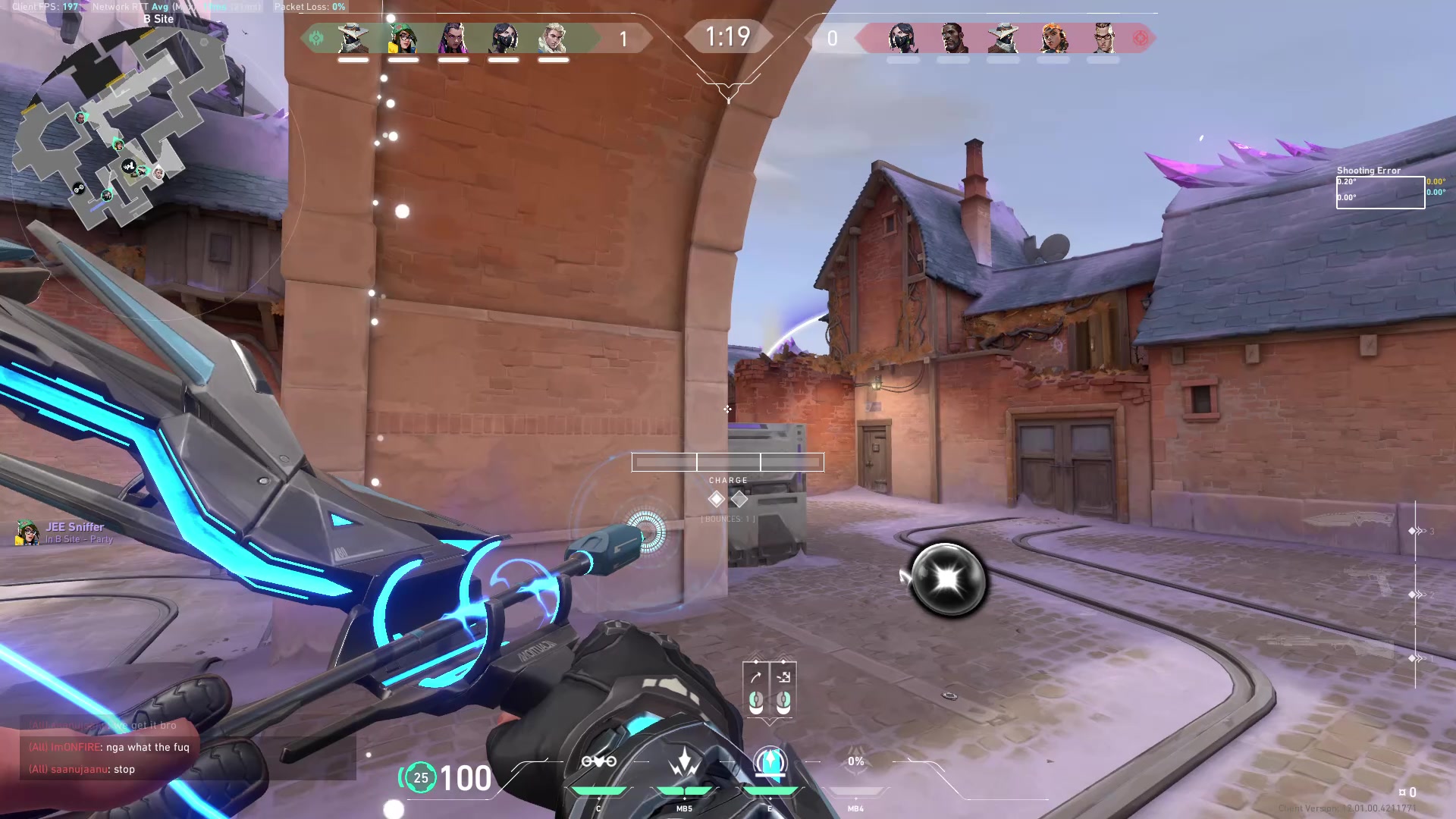Click party member JEE Sniffer's portrait
The height and width of the screenshot is (819, 1456).
(x=28, y=532)
